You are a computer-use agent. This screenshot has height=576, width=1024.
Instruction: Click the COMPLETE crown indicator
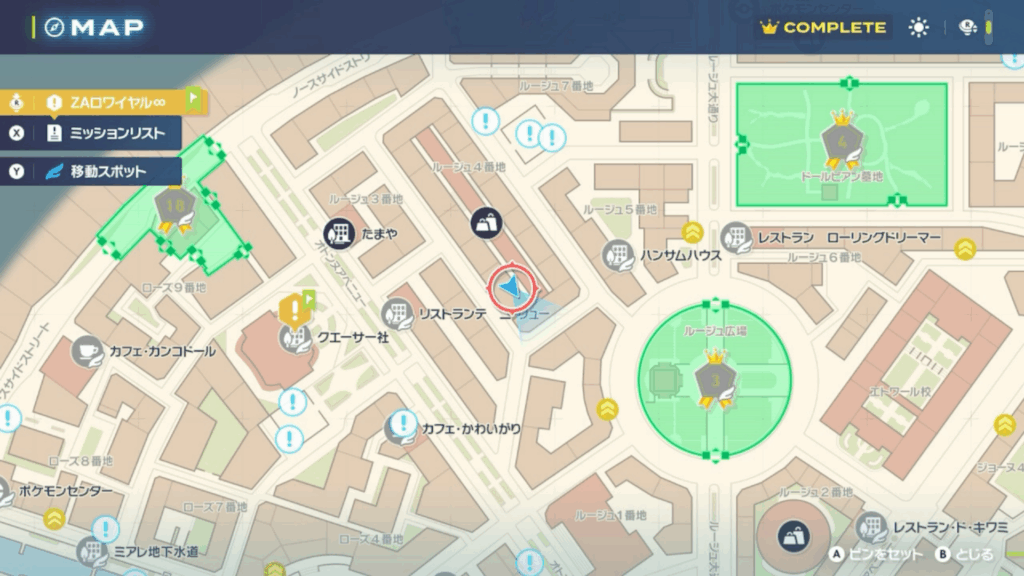823,27
